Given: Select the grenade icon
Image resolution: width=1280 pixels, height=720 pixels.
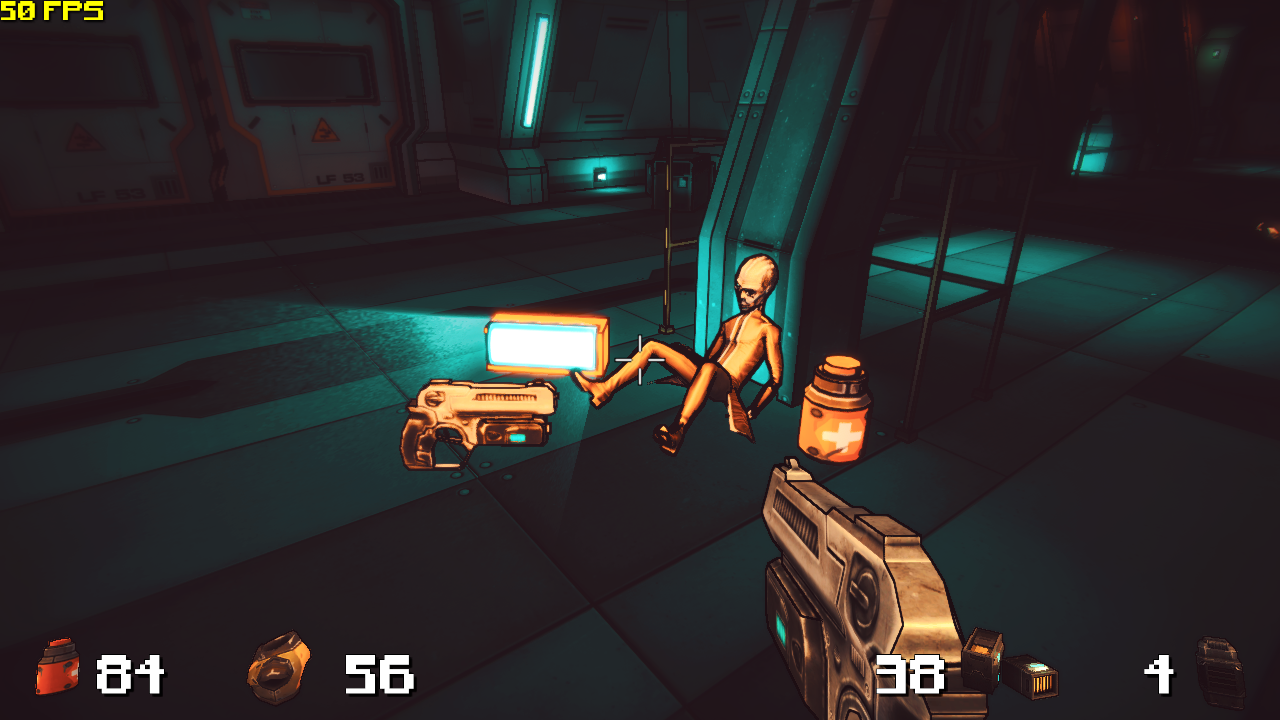Looking at the screenshot, I should (1220, 672).
